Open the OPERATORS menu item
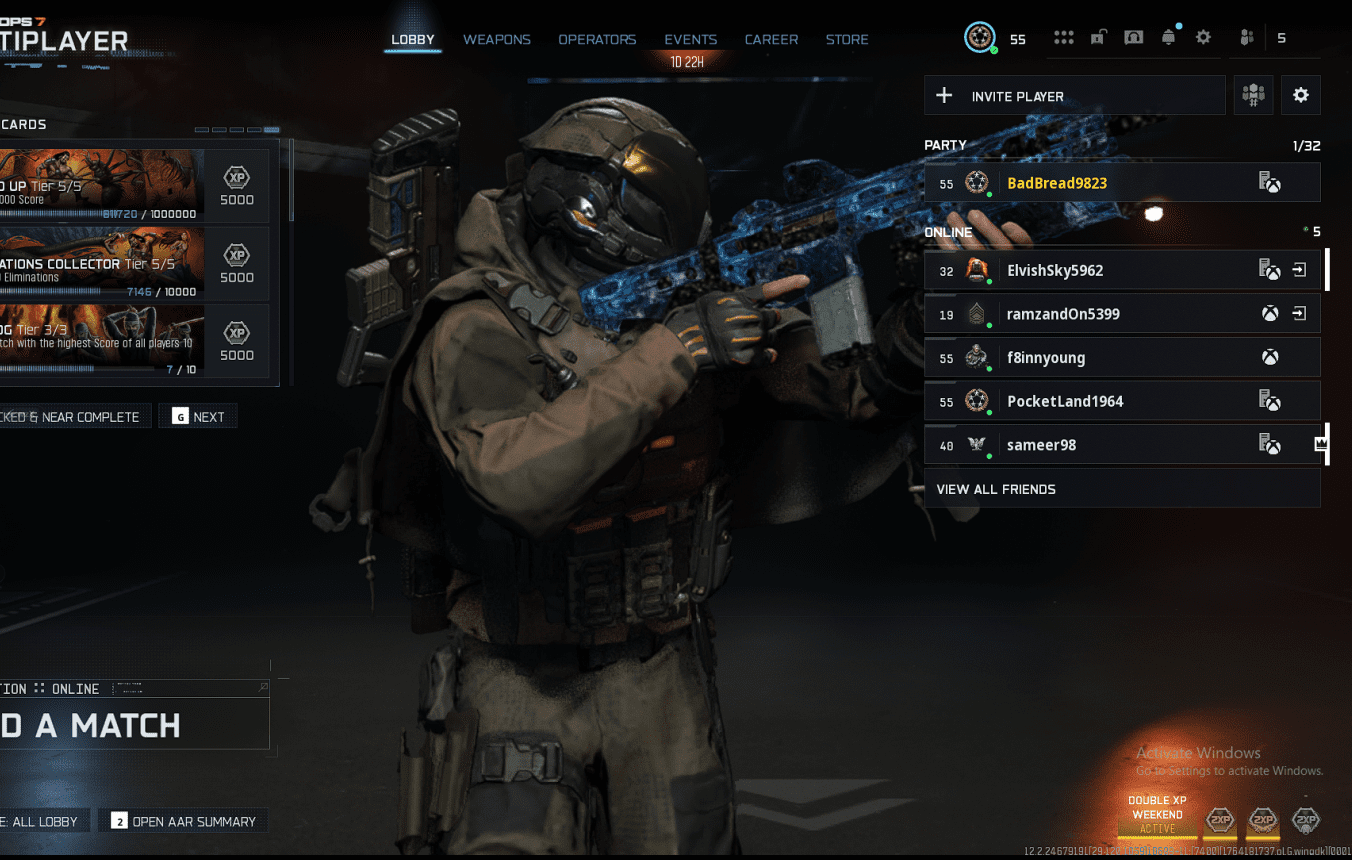 pos(597,39)
